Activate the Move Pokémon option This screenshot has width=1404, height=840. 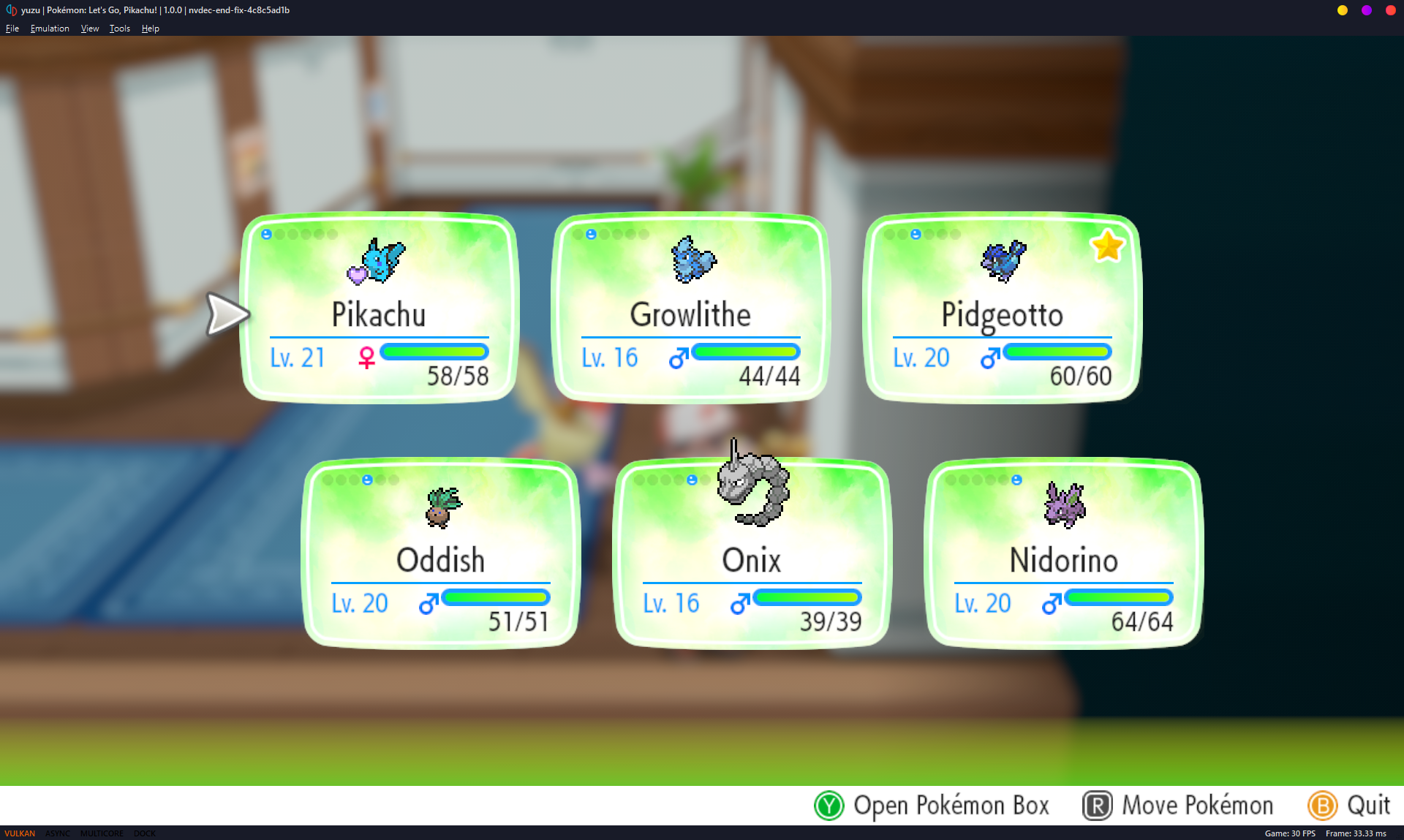(x=1179, y=806)
